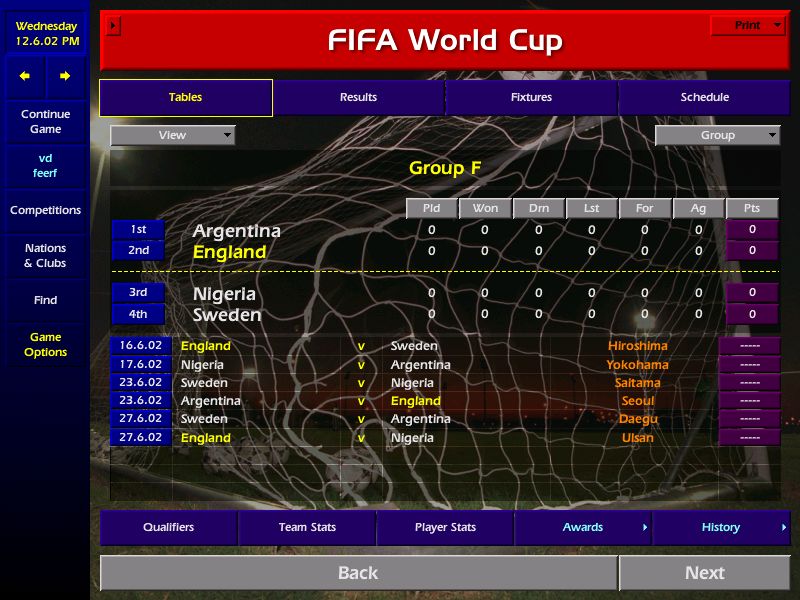Go to the previous screen with the left arrow
The image size is (800, 600).
click(x=25, y=76)
